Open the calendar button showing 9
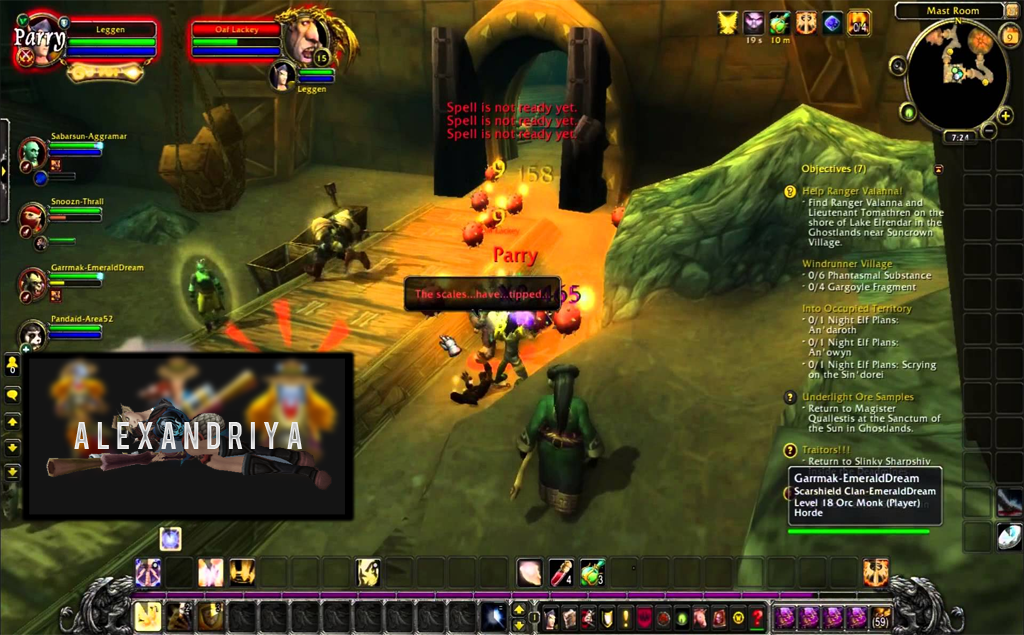 [x=1010, y=38]
